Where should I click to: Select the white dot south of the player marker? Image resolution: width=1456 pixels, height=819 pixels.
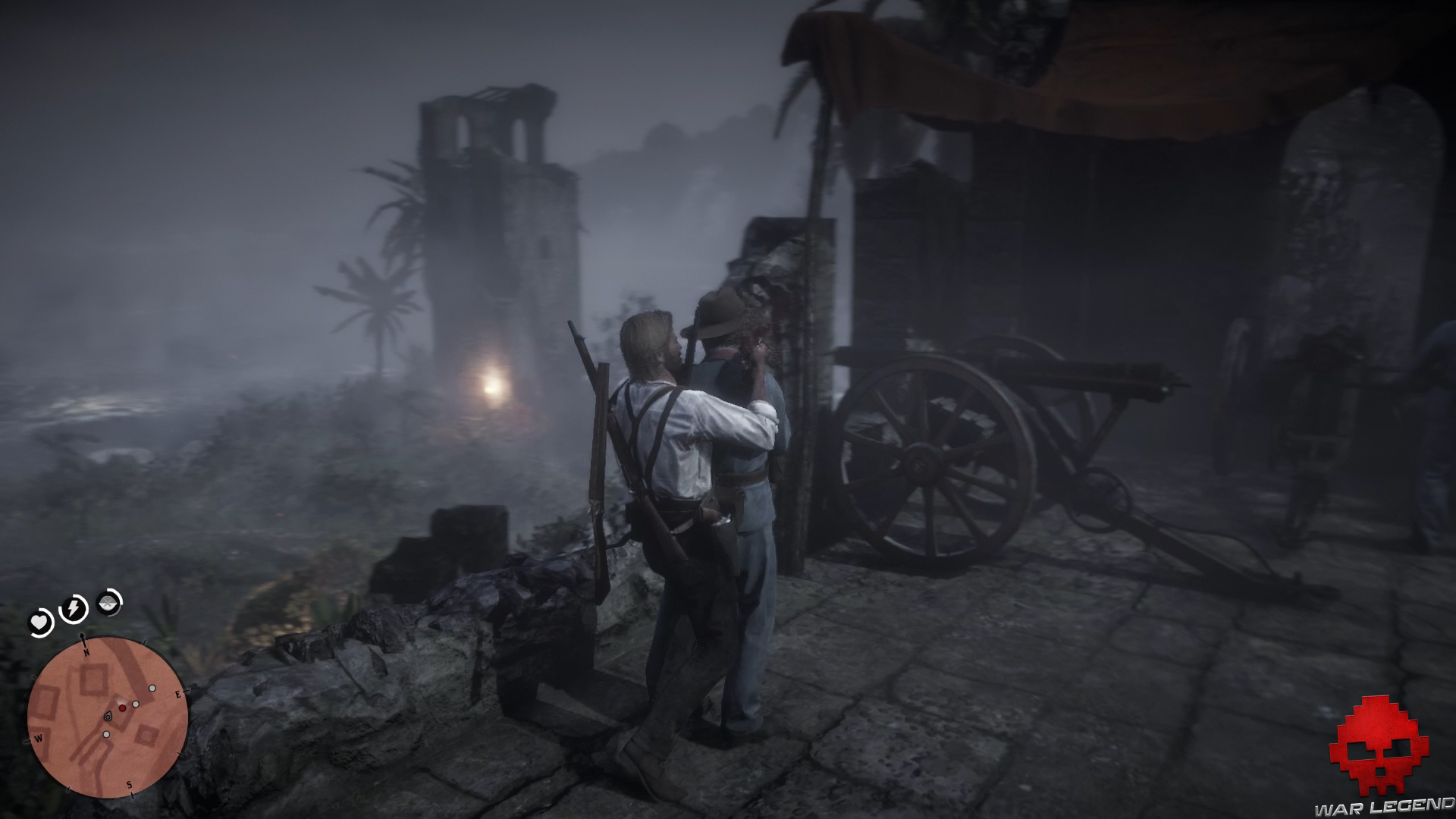[106, 734]
